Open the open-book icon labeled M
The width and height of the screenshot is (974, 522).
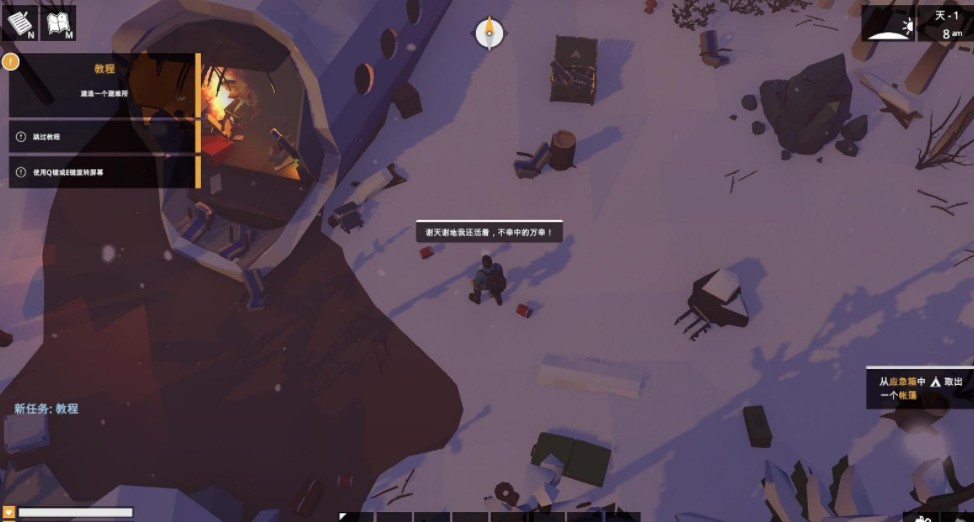pos(59,23)
